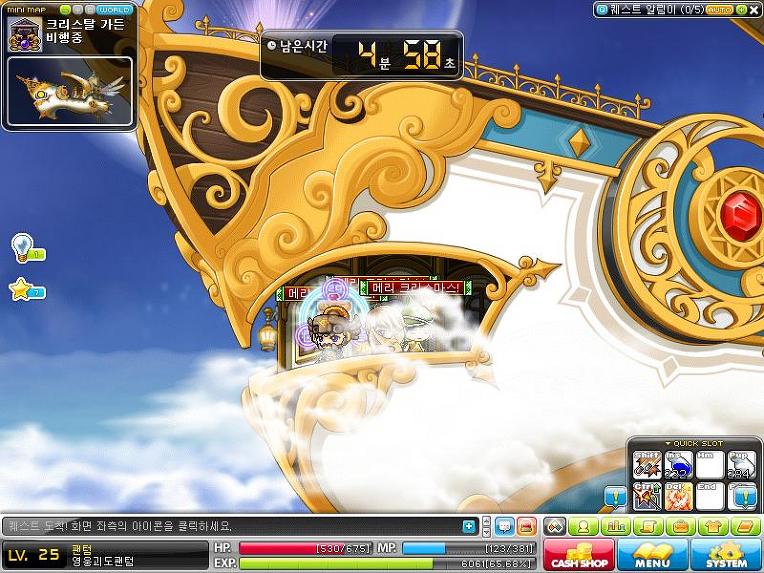The height and width of the screenshot is (573, 764).
Task: Open the speech bubble chat button
Action: point(505,526)
